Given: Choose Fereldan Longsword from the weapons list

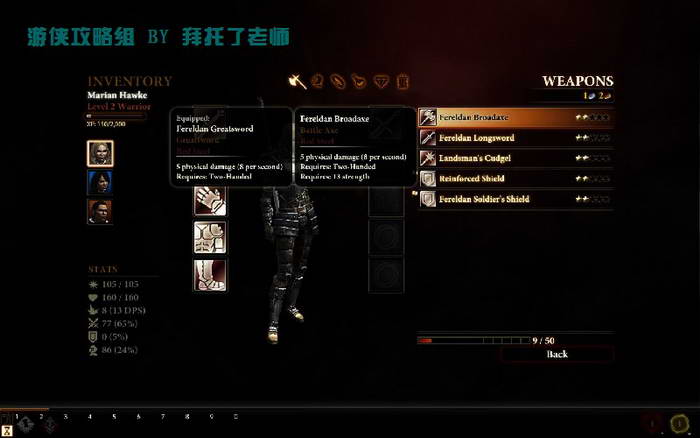Looking at the screenshot, I should point(515,138).
